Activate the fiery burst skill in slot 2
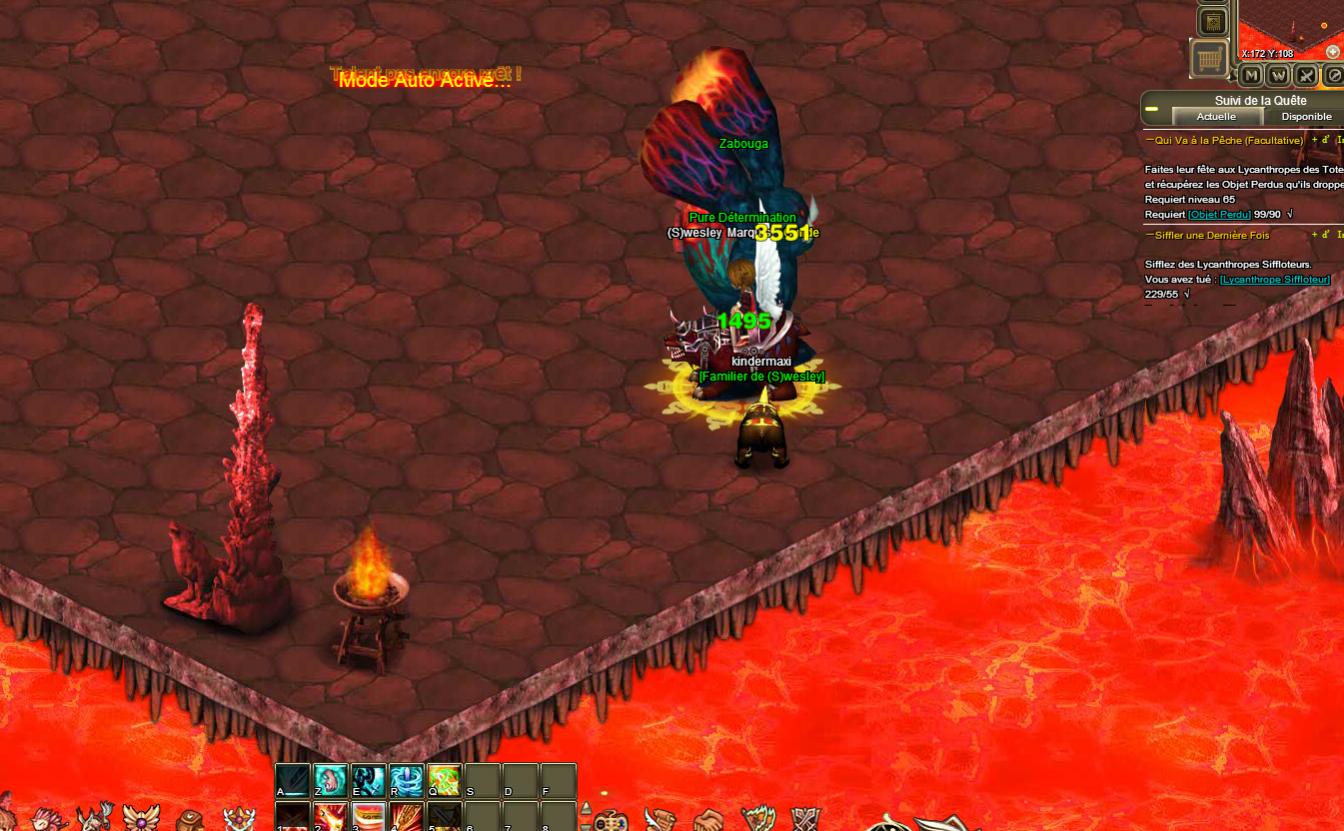The width and height of the screenshot is (1344, 831). [330, 816]
